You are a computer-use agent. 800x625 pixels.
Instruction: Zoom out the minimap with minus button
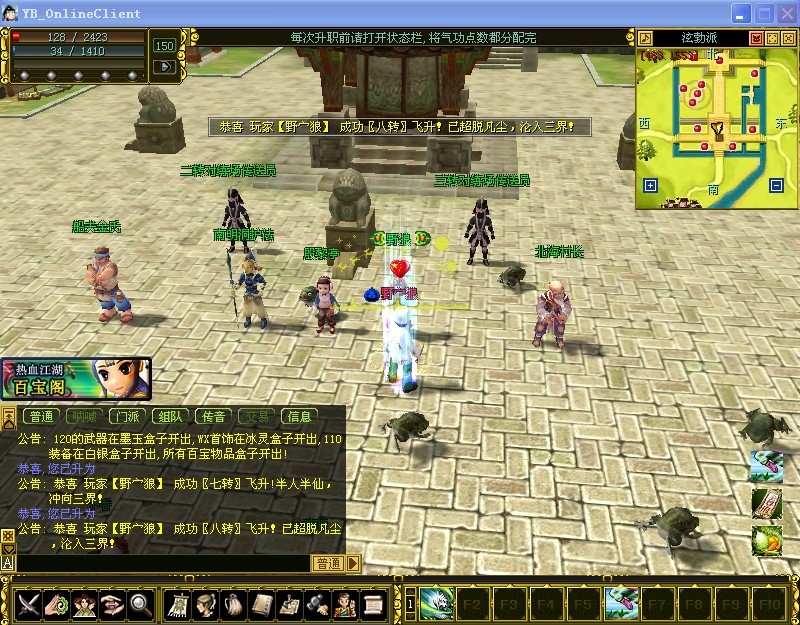(775, 185)
